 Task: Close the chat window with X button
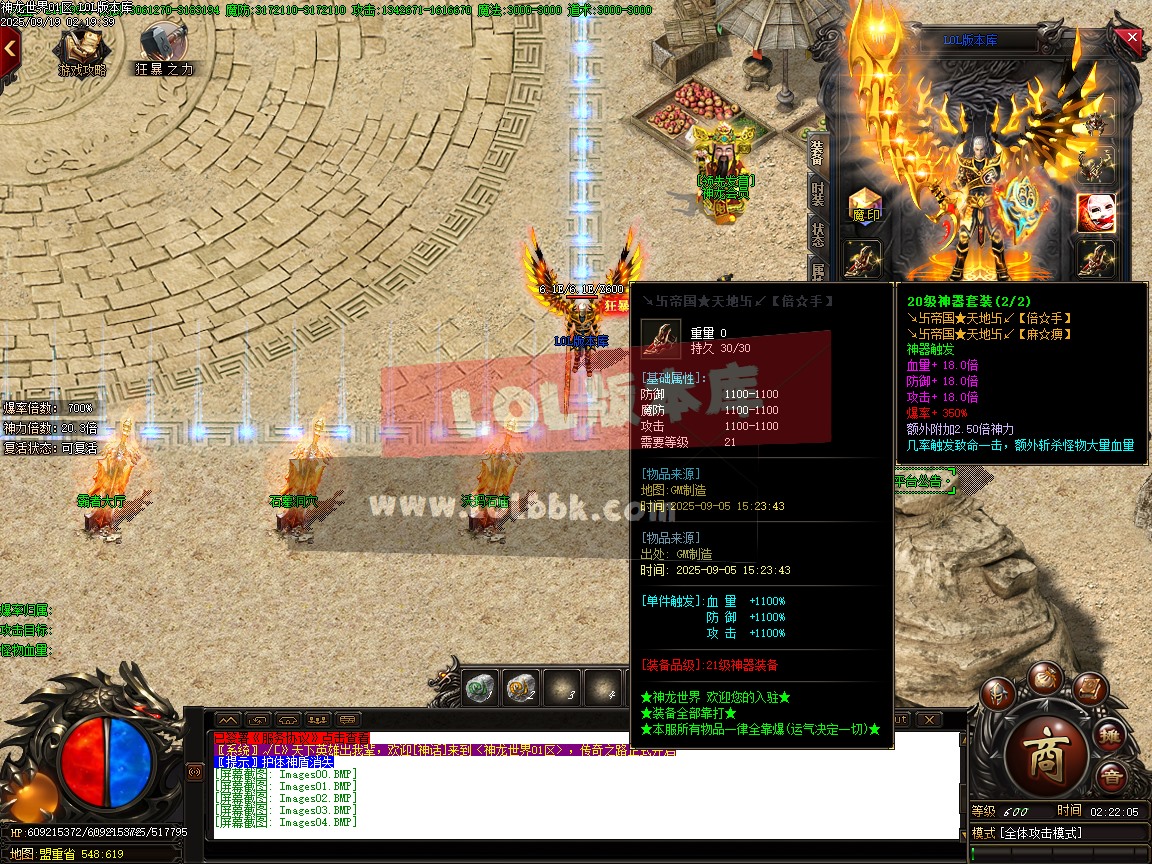pos(928,719)
